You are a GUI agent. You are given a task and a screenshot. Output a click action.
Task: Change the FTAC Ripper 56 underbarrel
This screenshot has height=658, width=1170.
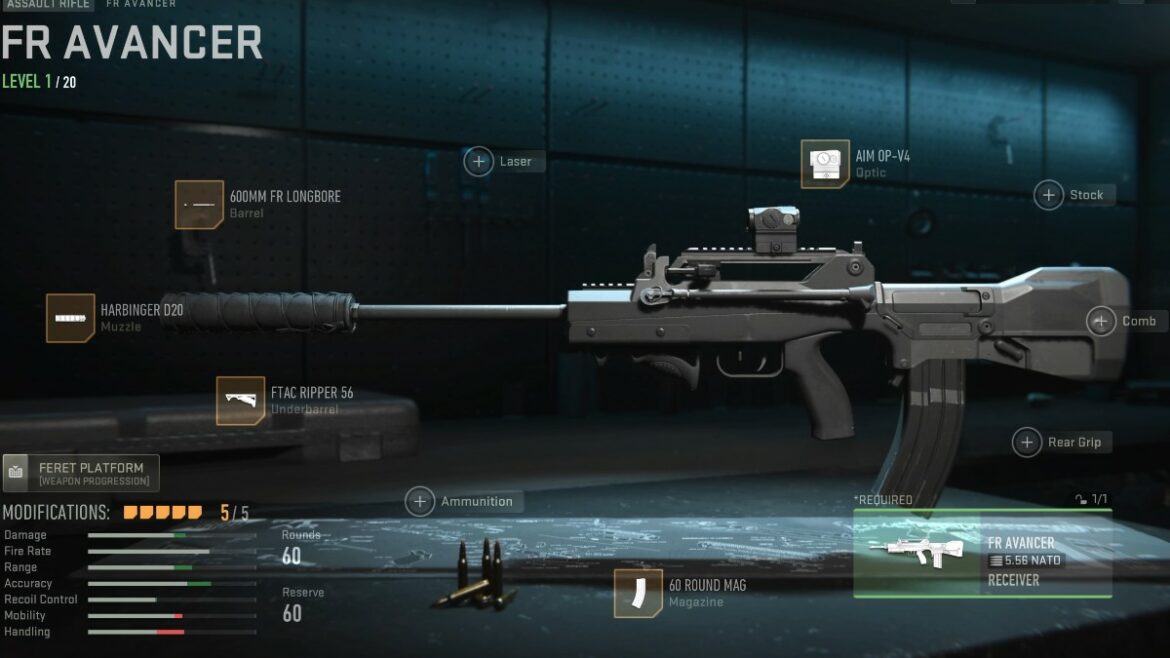pyautogui.click(x=241, y=400)
